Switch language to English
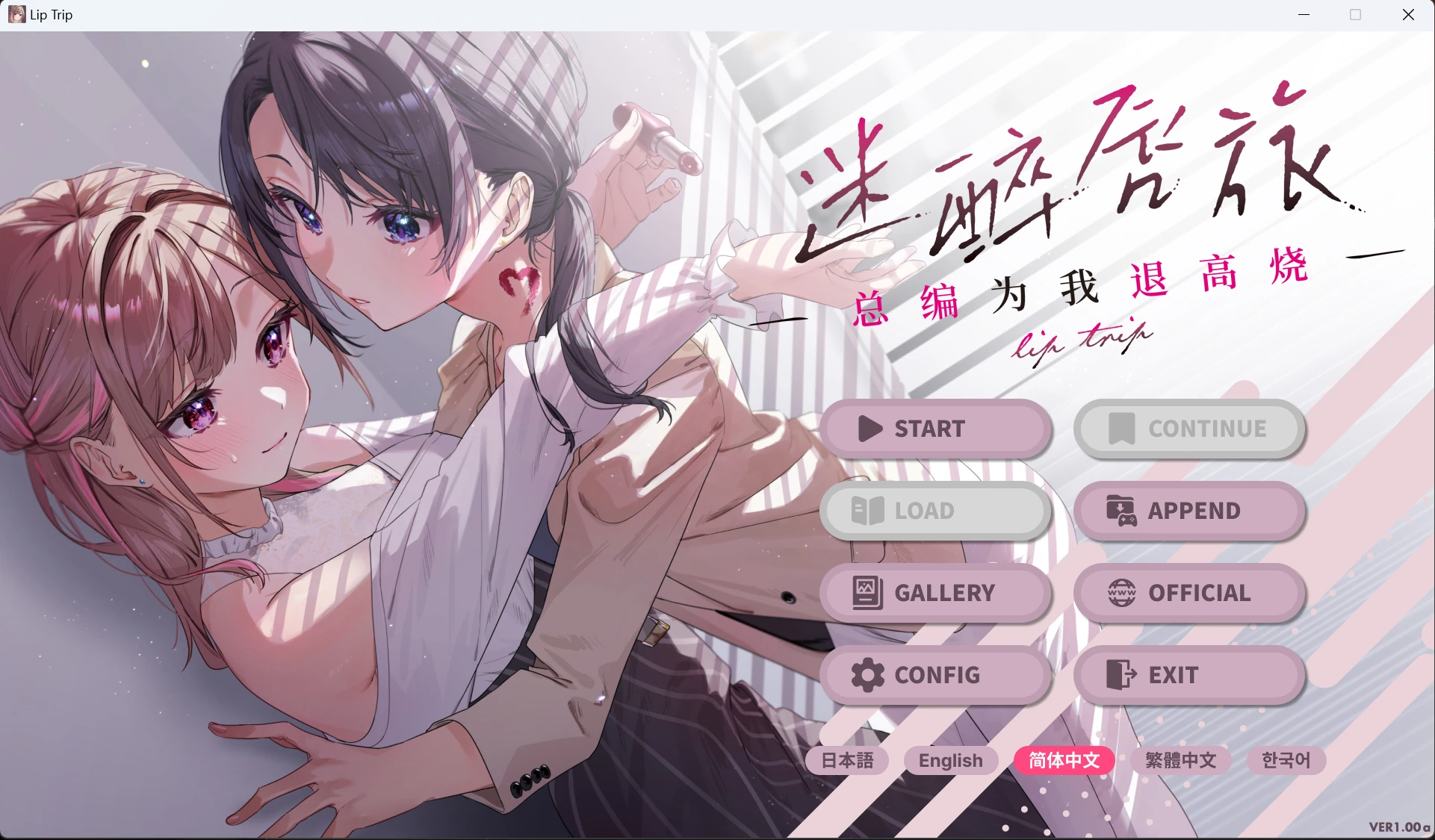 tap(950, 760)
